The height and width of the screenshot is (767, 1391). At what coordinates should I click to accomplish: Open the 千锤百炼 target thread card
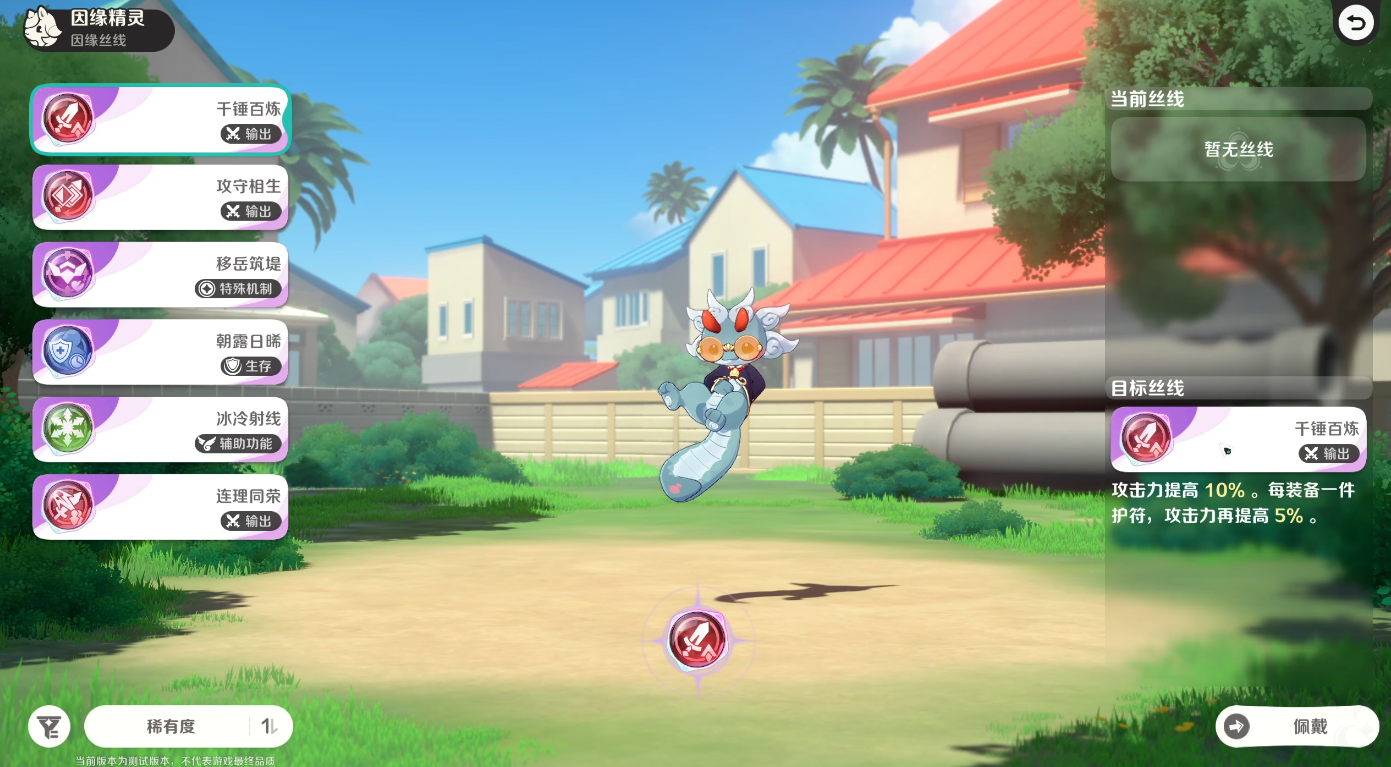(x=1238, y=440)
